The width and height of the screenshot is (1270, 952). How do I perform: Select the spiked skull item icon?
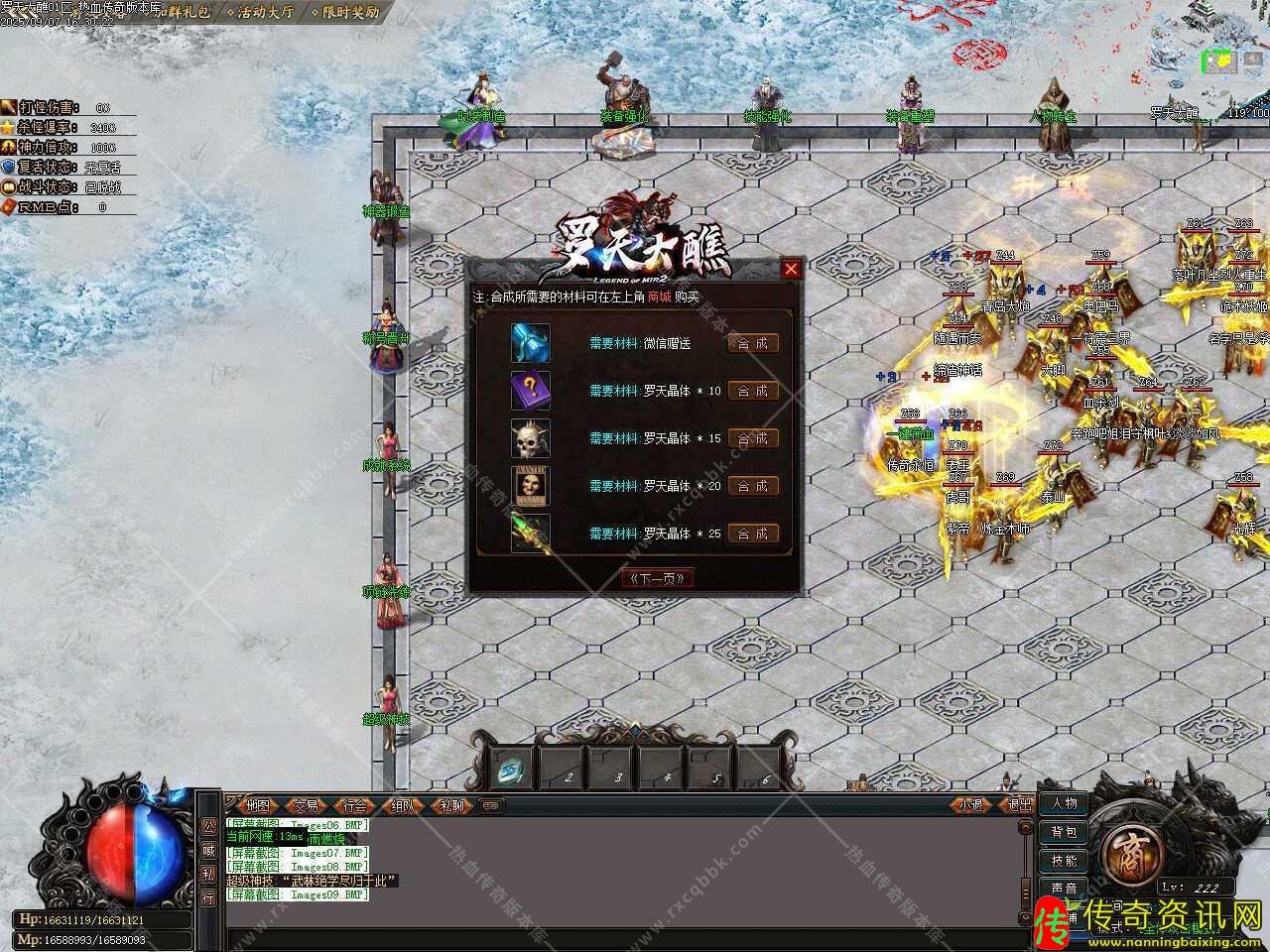point(530,438)
